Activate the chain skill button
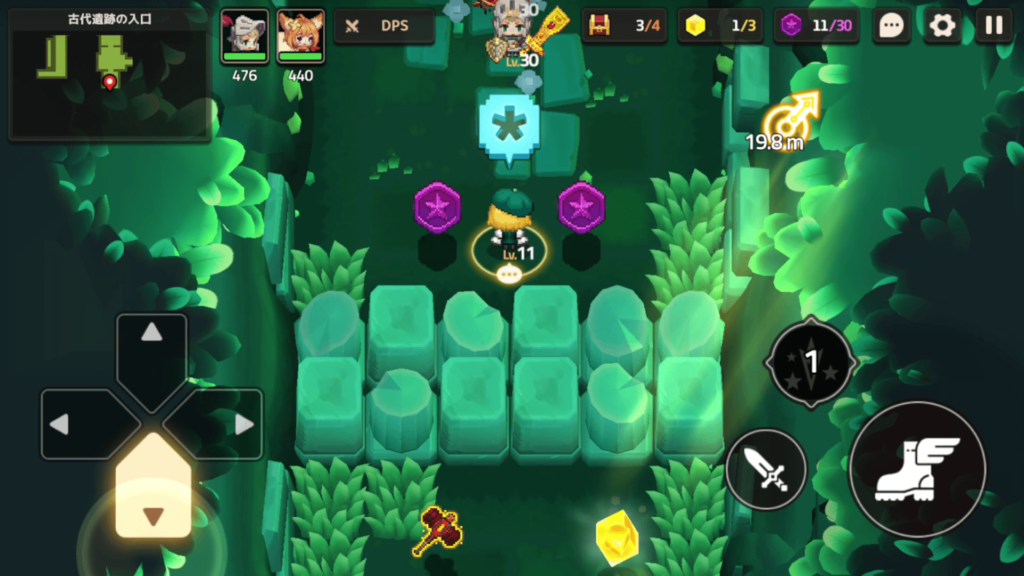 (x=811, y=362)
